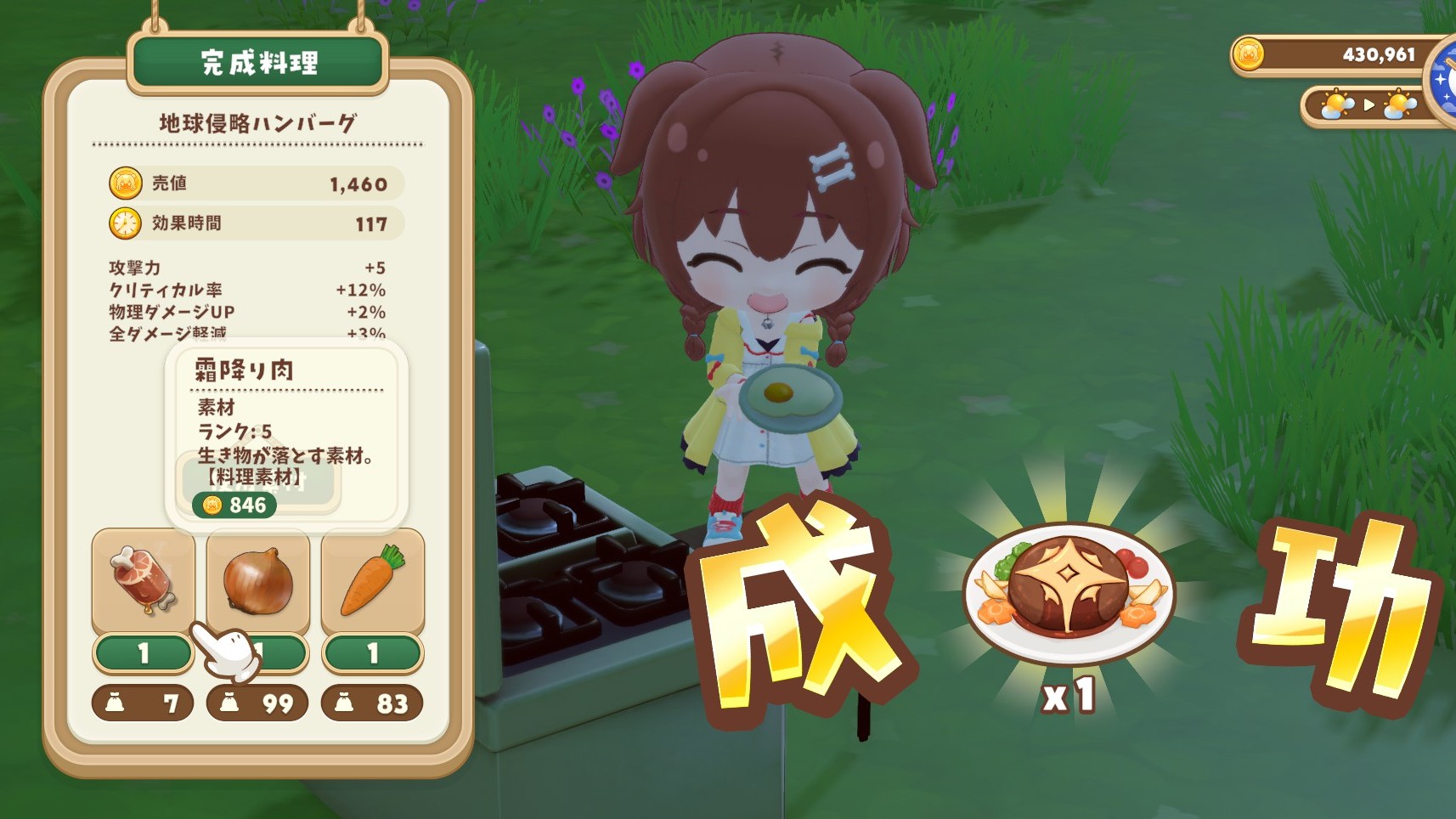Click the coin icon beside 売値
The width and height of the screenshot is (1456, 819).
pyautogui.click(x=124, y=184)
